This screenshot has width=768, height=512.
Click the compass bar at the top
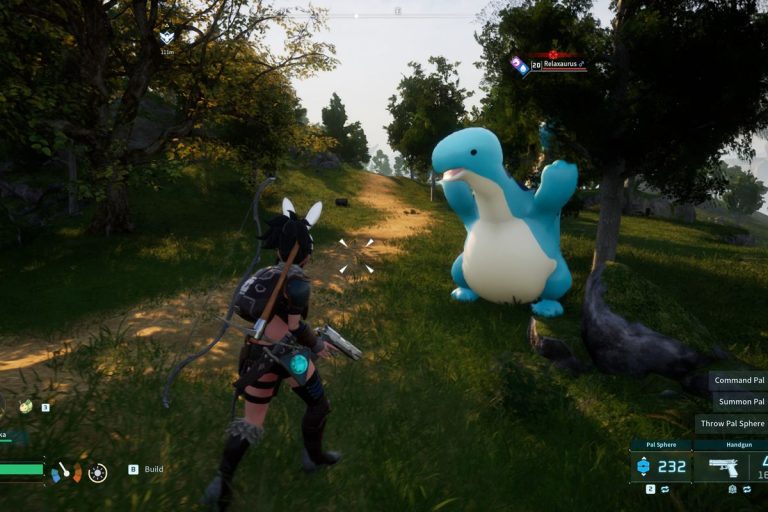coord(397,14)
